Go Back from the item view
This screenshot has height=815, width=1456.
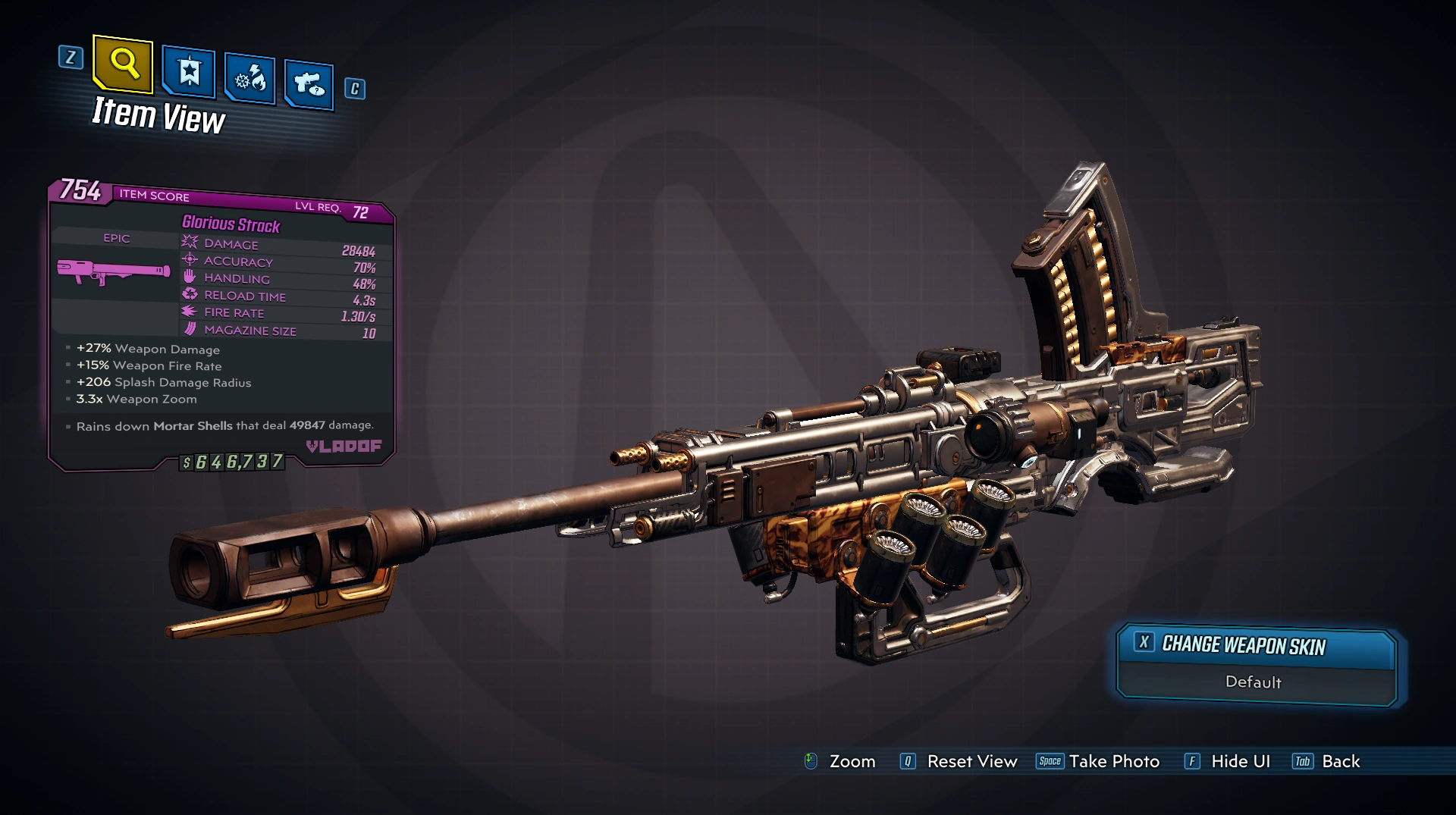coord(1326,761)
